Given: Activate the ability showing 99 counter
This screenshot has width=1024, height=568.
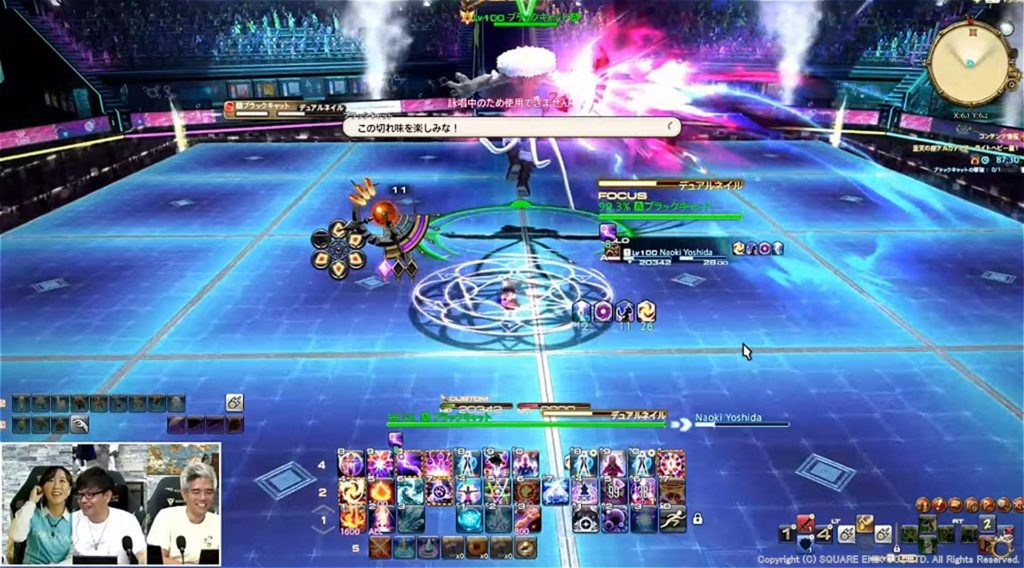Looking at the screenshot, I should click(x=615, y=492).
